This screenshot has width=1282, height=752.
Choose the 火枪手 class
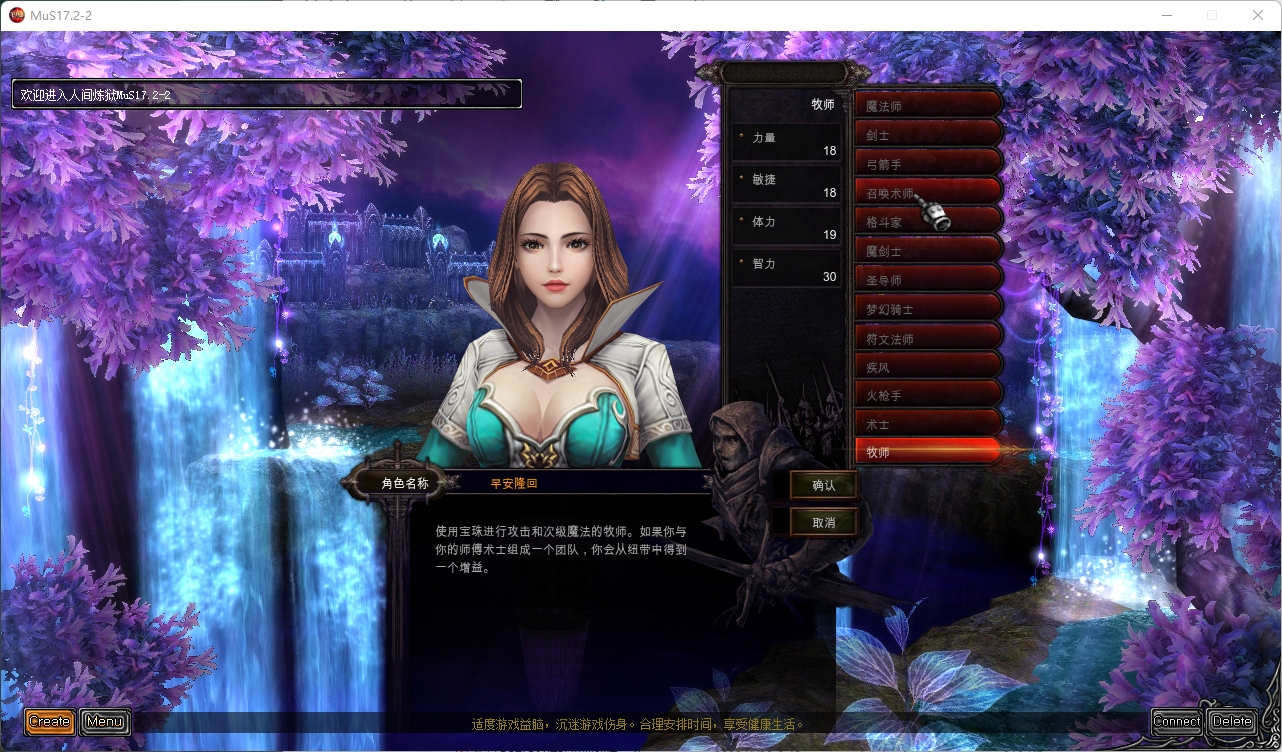coord(927,394)
